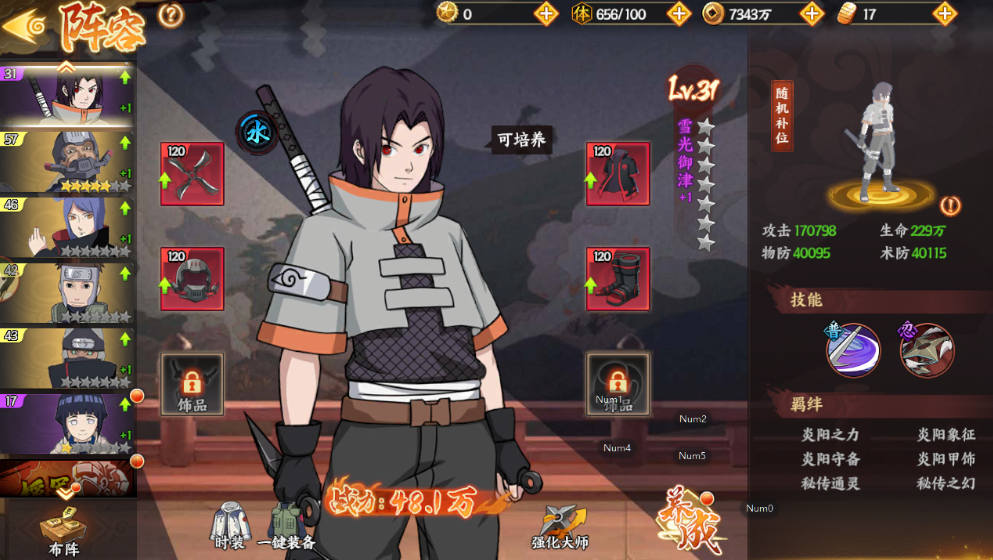Click the 随机补位 red banner
Viewport: 993px width, 560px height.
click(783, 117)
